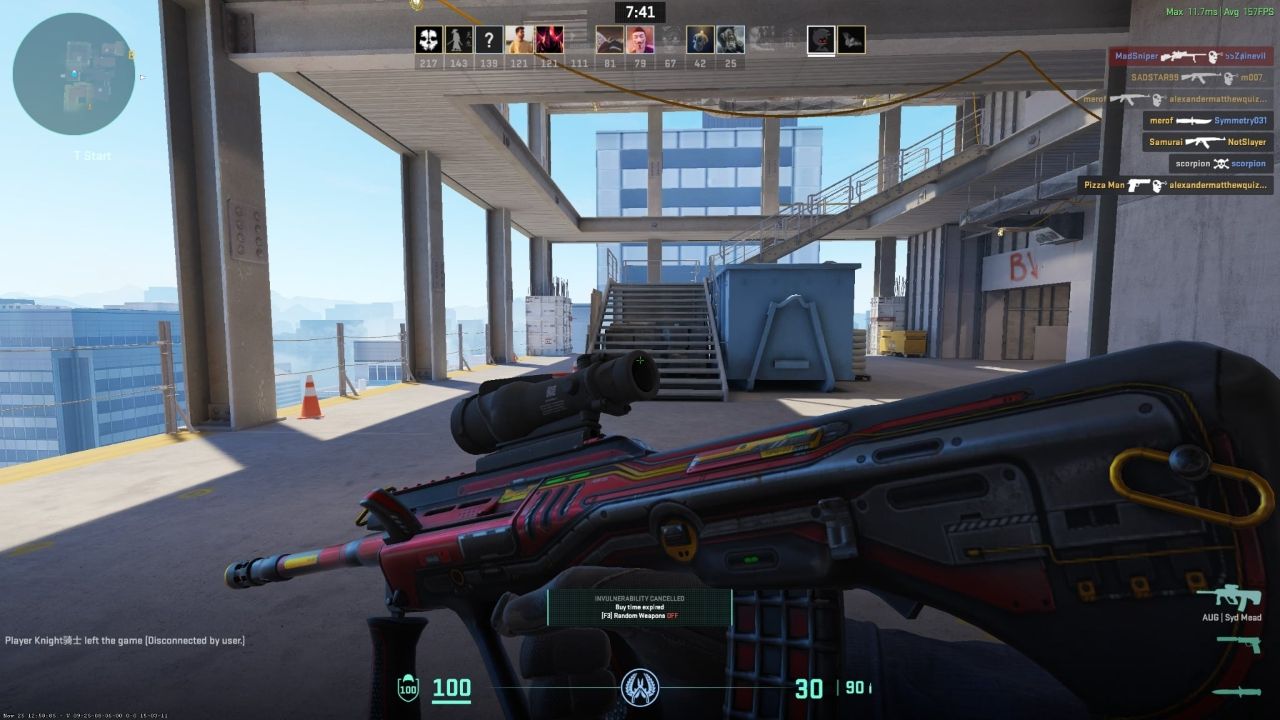Pick the avatar of man in yellow shirt

pos(518,40)
